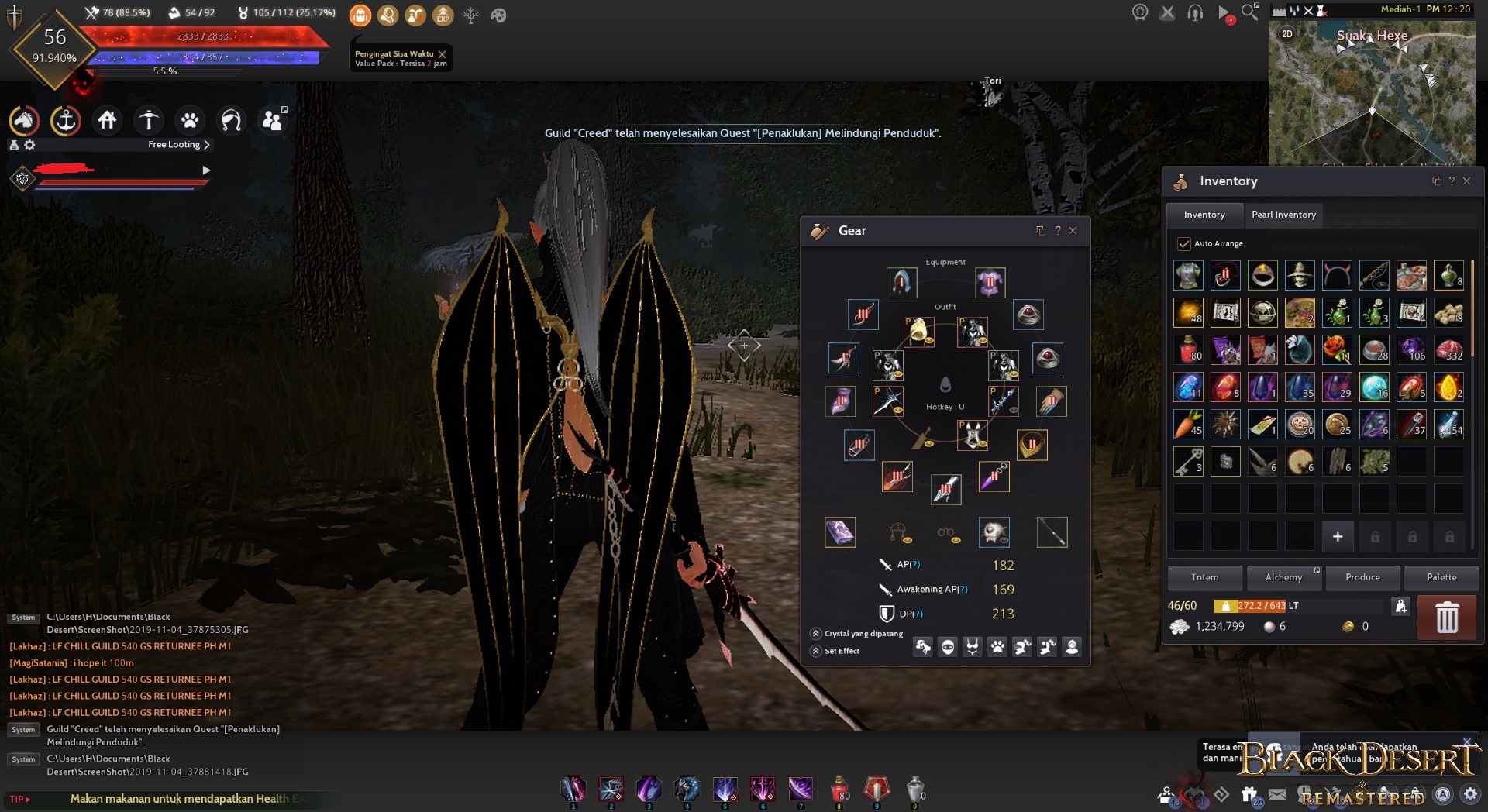Click the pickaxe gathering icon

(148, 120)
